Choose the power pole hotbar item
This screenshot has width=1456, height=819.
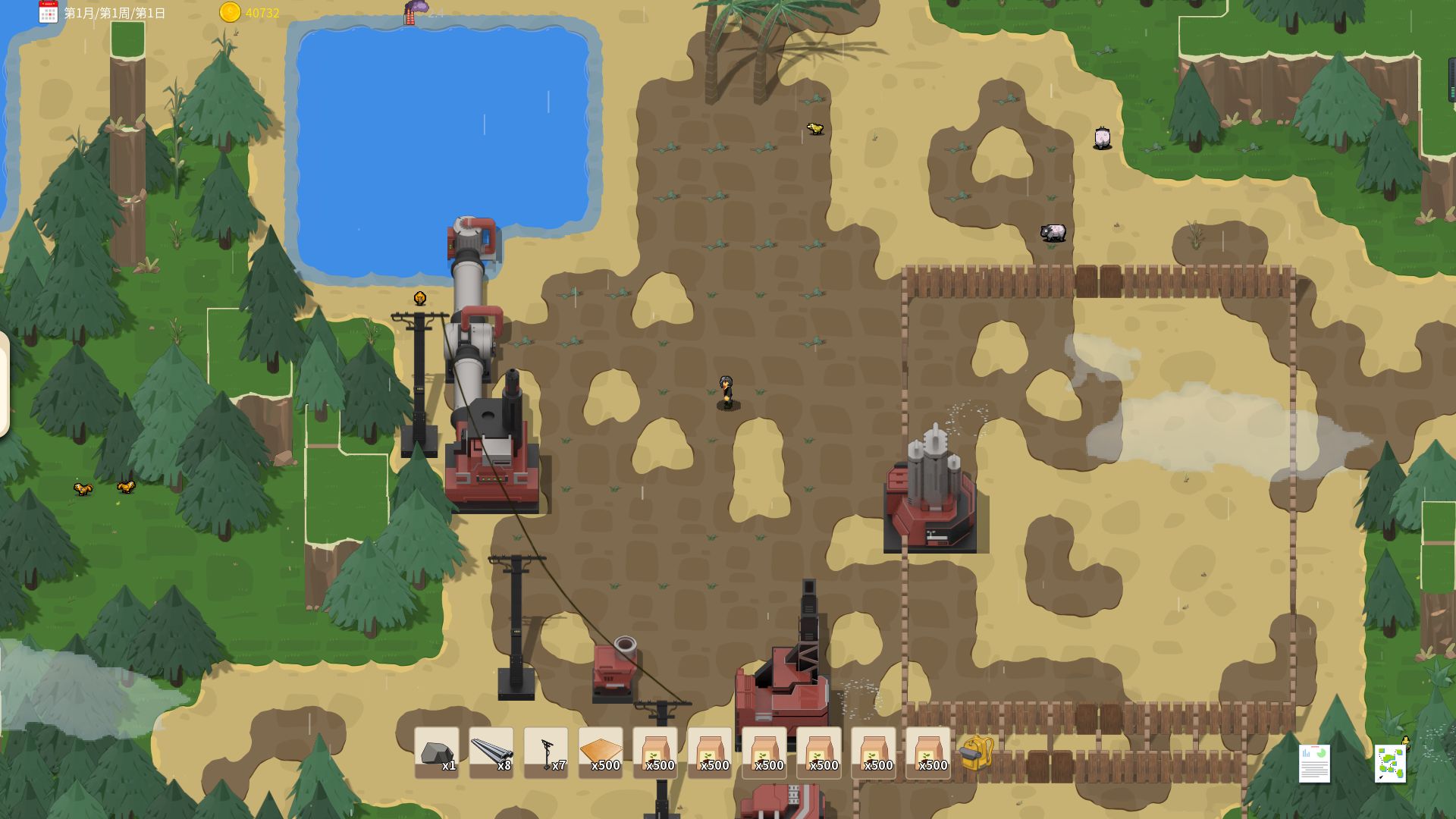pos(545,752)
